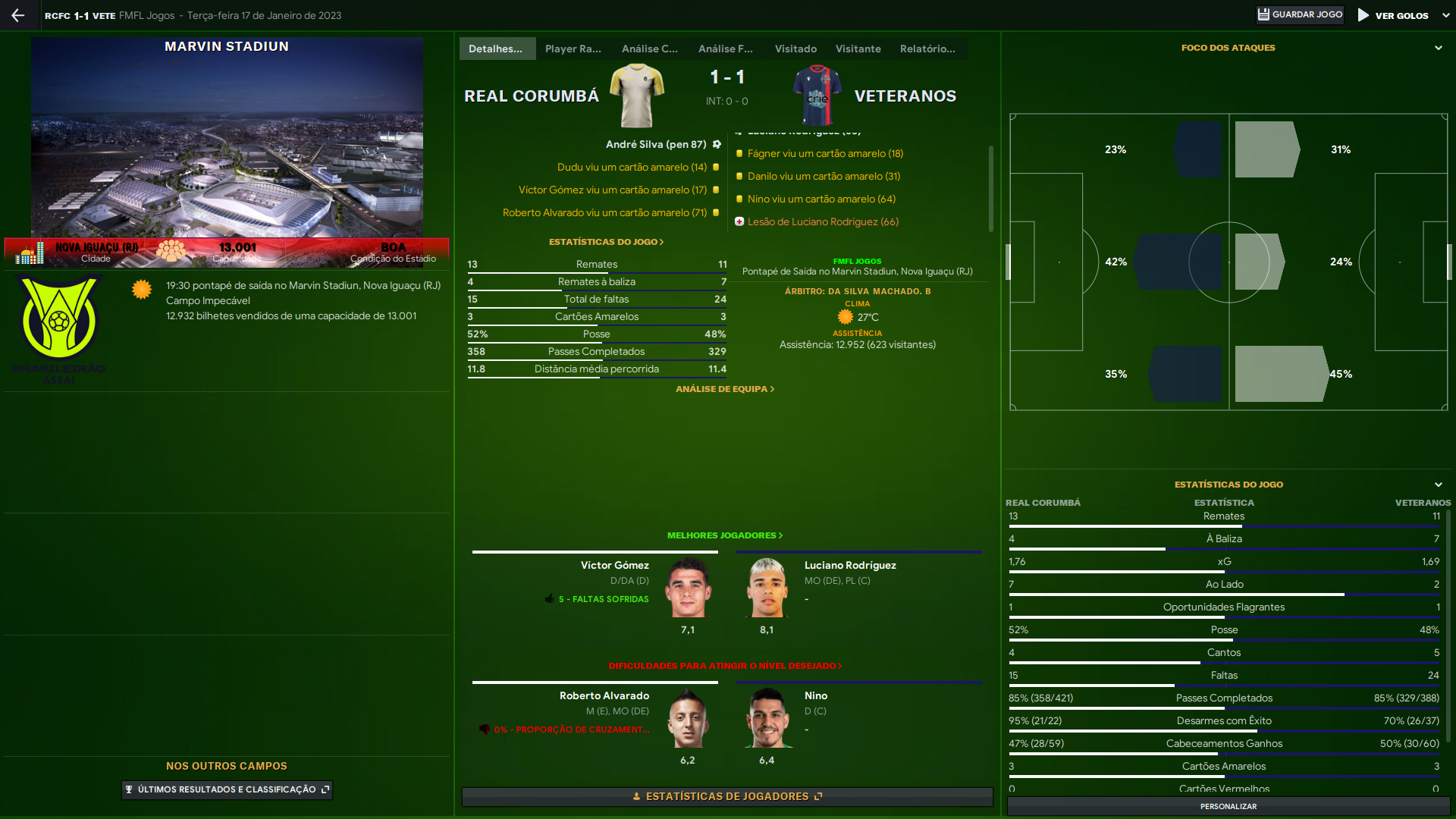Image resolution: width=1456 pixels, height=819 pixels.
Task: Open the Análise de Equipa link
Action: (724, 389)
